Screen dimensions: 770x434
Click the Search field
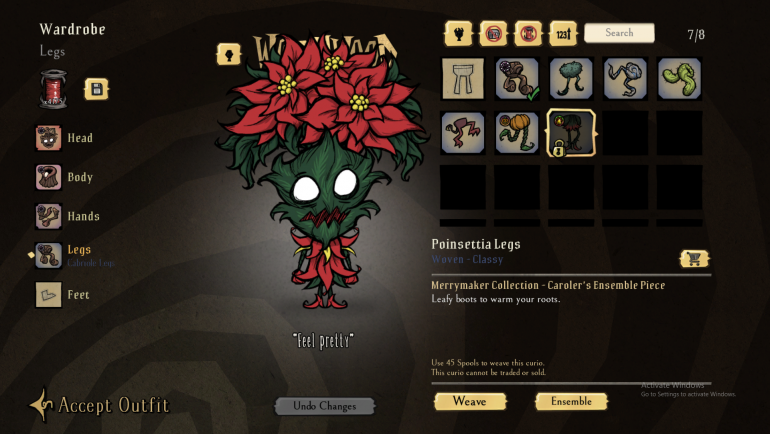coord(619,33)
